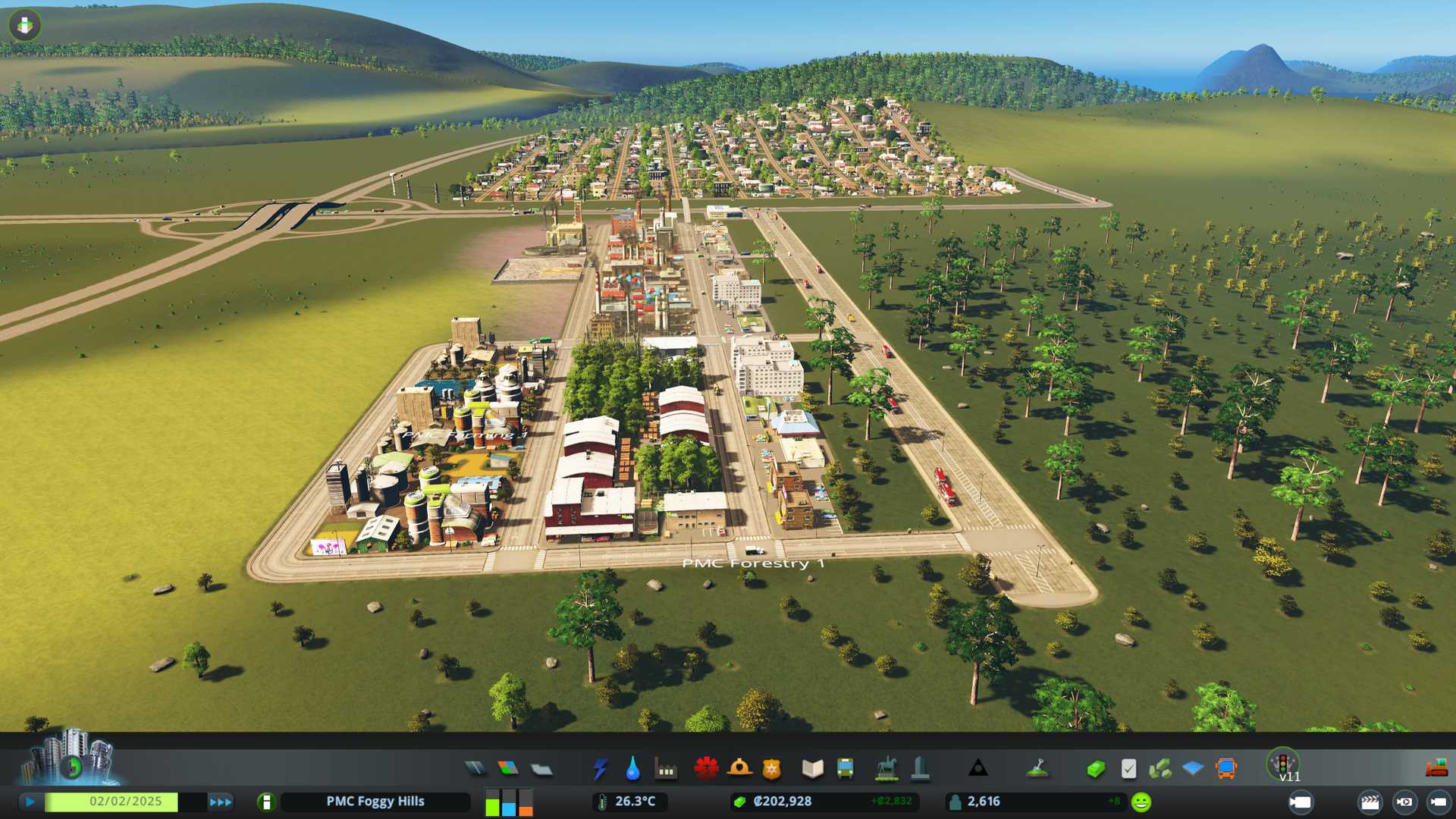
Task: Open the Landscaping shovel tool
Action: [x=1037, y=769]
